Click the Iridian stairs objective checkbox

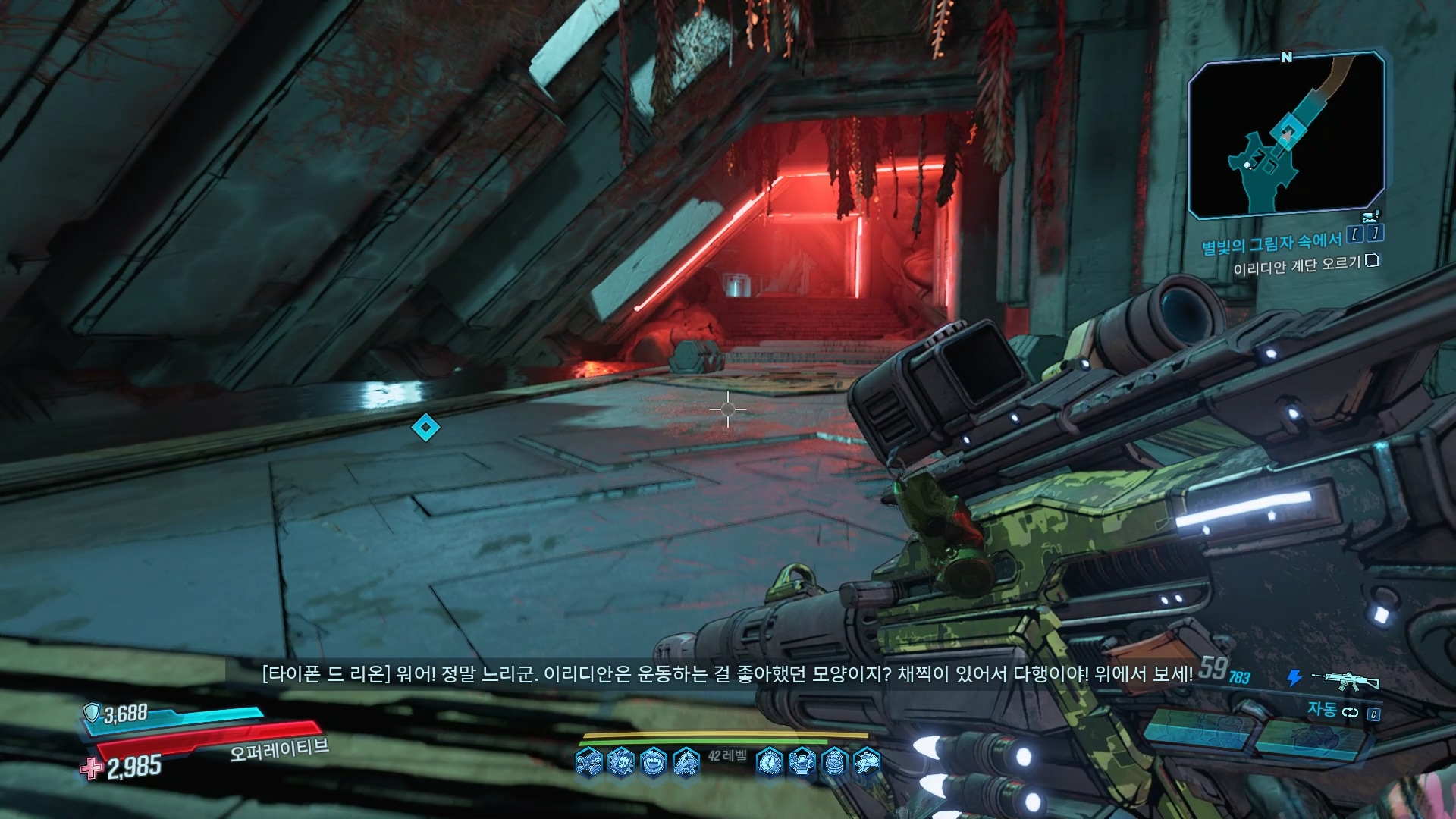1371,261
